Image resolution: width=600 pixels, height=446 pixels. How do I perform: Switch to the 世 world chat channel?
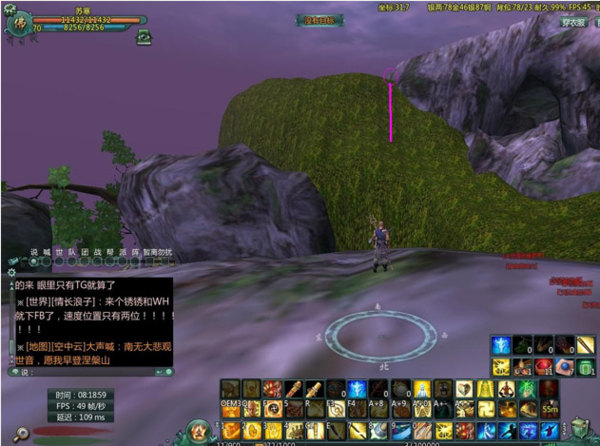pos(59,252)
